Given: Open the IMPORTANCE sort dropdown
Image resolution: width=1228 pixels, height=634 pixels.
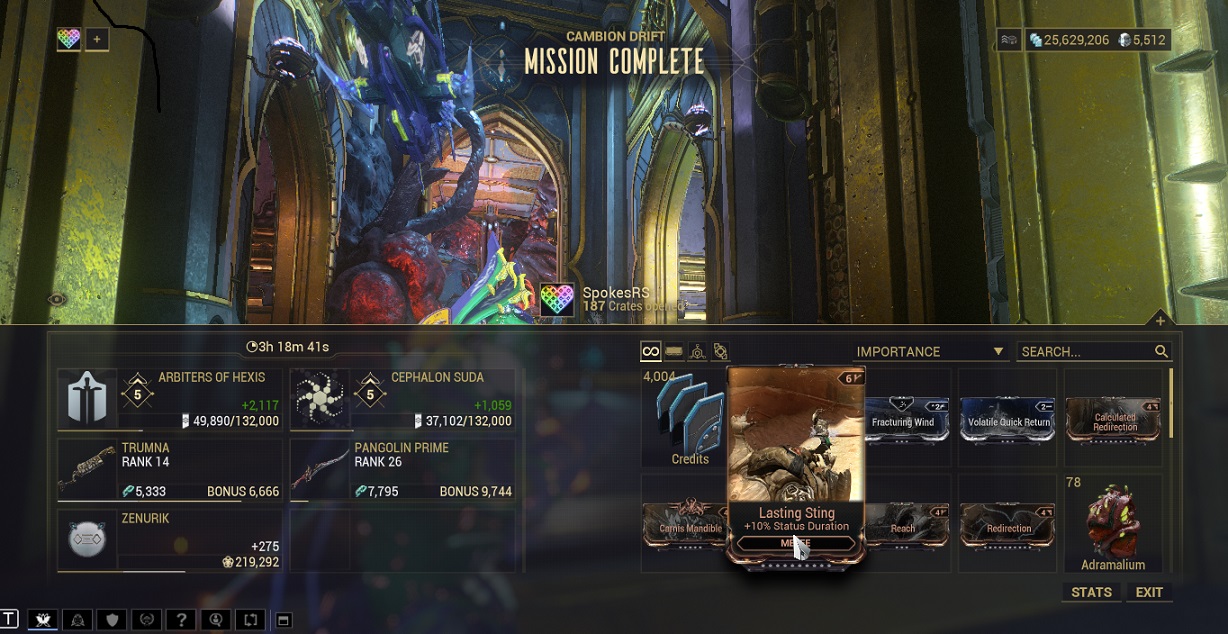Looking at the screenshot, I should 929,351.
